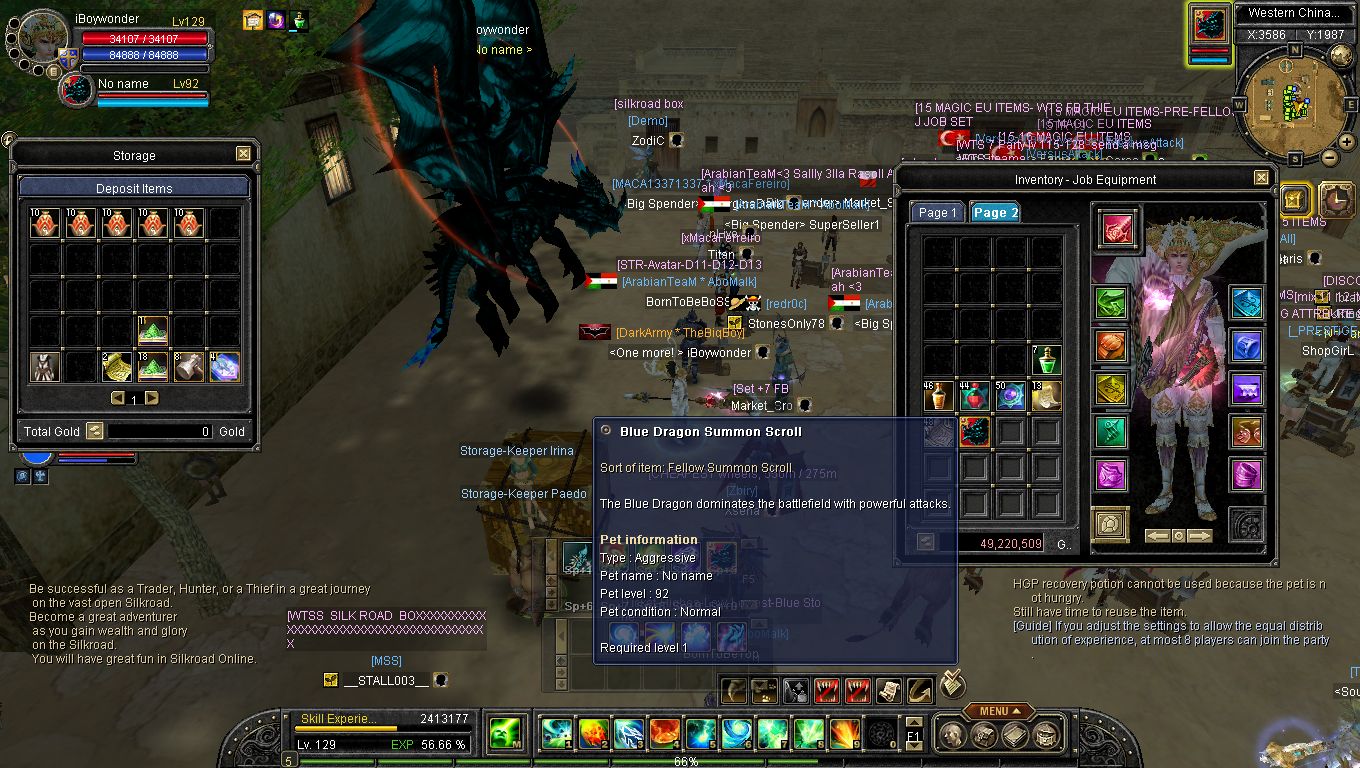Select the green potion flask in inventory
Viewport: 1360px width, 768px height.
tap(1046, 360)
